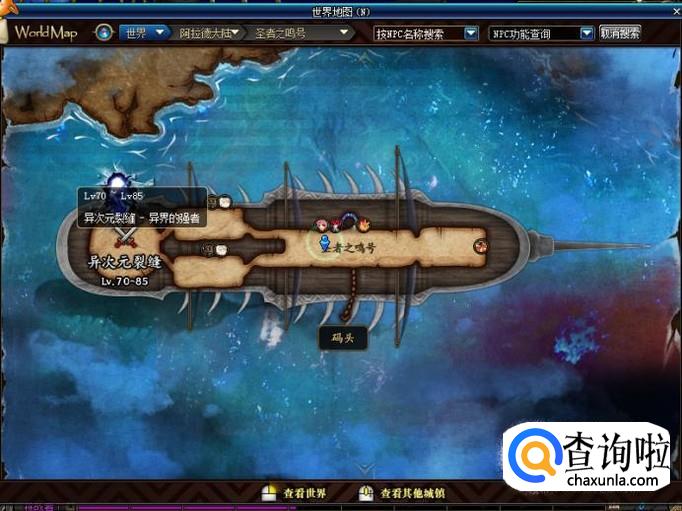682x511 pixels.
Task: Click the round compass icon beside WorldMap
Action: pyautogui.click(x=103, y=33)
